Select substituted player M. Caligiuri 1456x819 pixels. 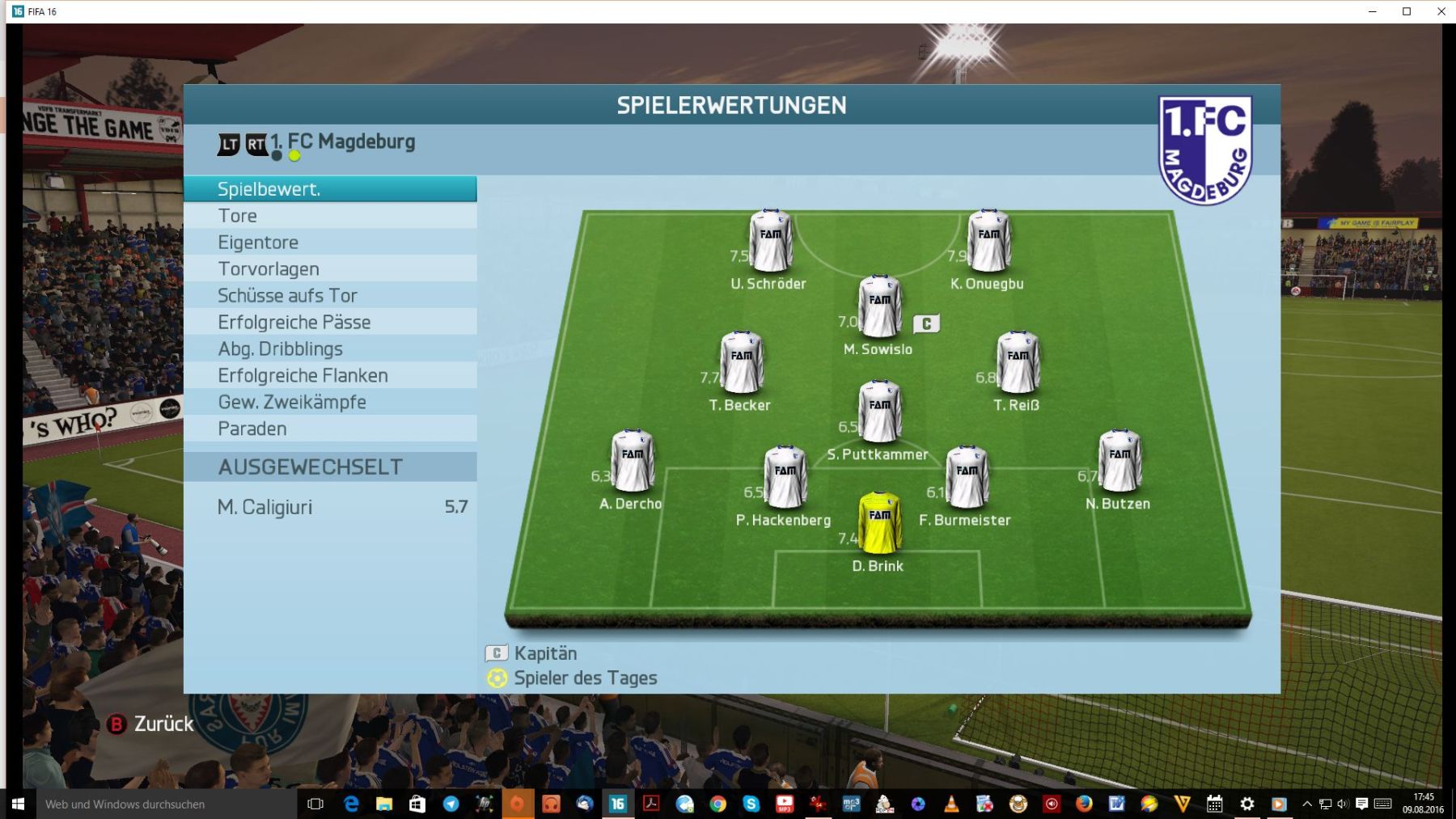coord(329,507)
